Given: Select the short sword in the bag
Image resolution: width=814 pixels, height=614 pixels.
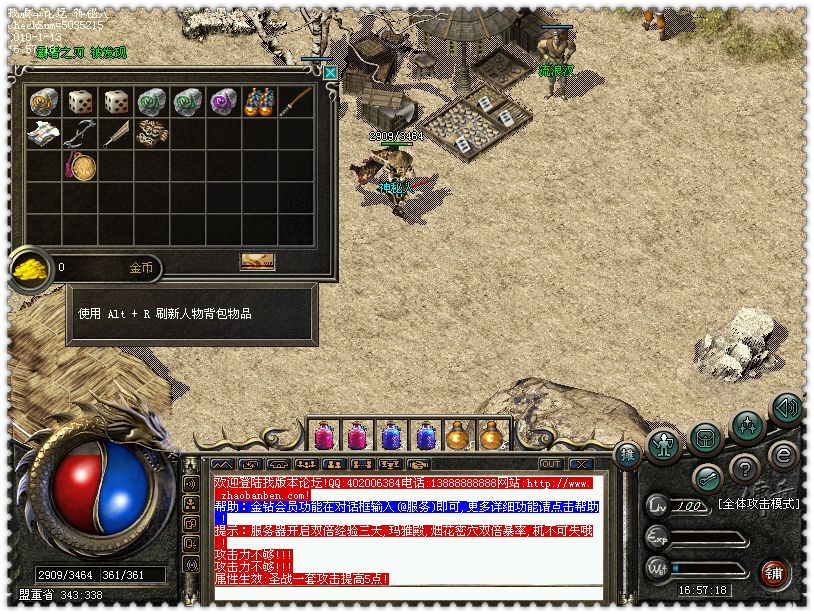Looking at the screenshot, I should tap(115, 133).
